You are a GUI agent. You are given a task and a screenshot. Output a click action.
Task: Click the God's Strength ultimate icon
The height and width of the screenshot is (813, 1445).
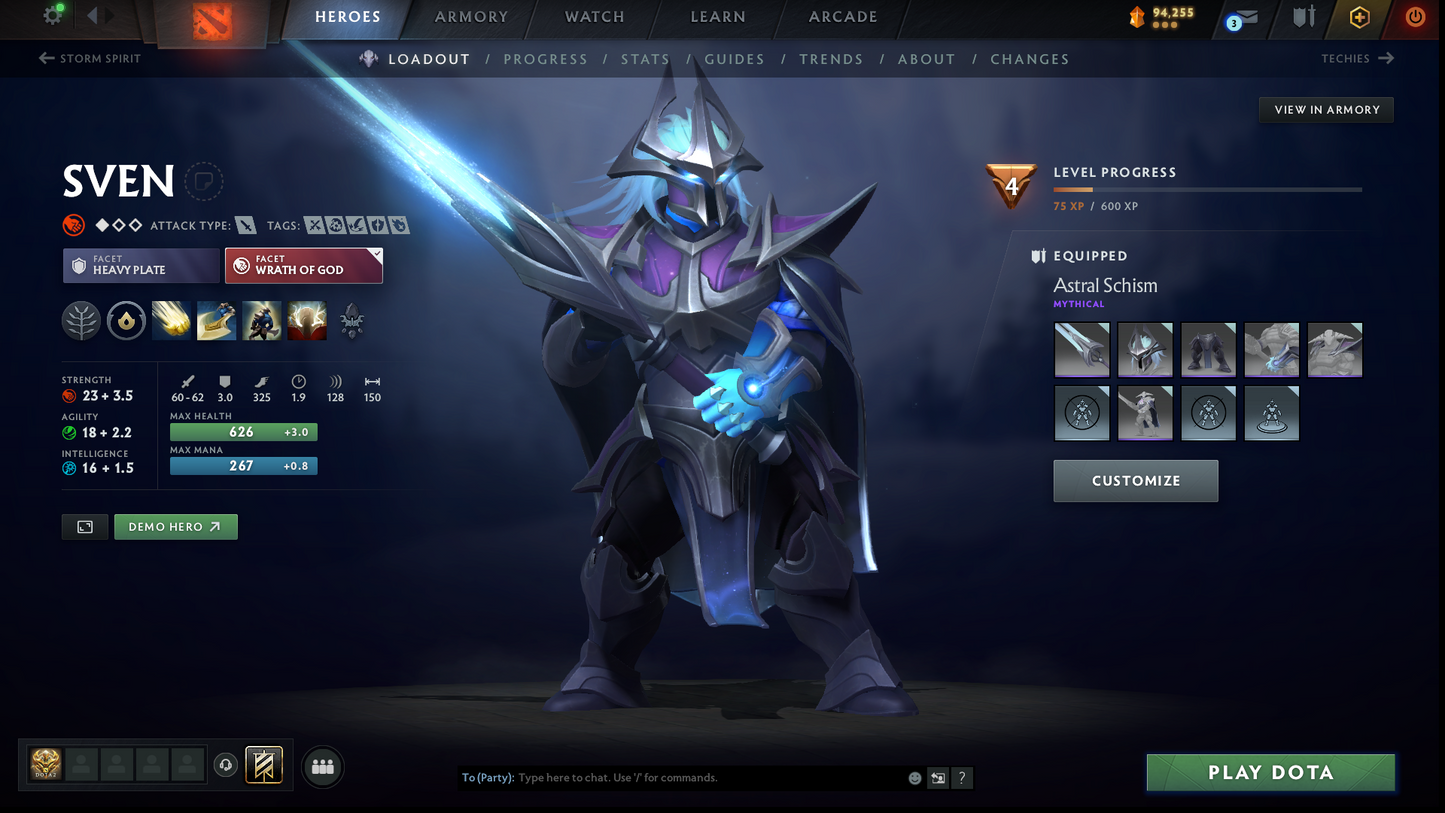point(307,320)
